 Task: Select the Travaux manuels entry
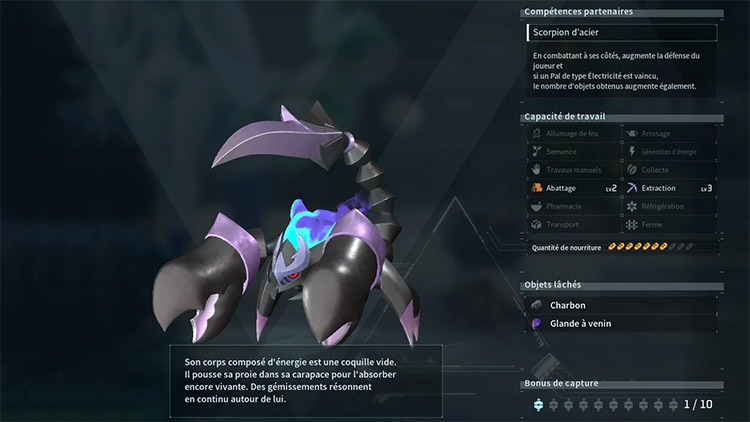click(575, 170)
